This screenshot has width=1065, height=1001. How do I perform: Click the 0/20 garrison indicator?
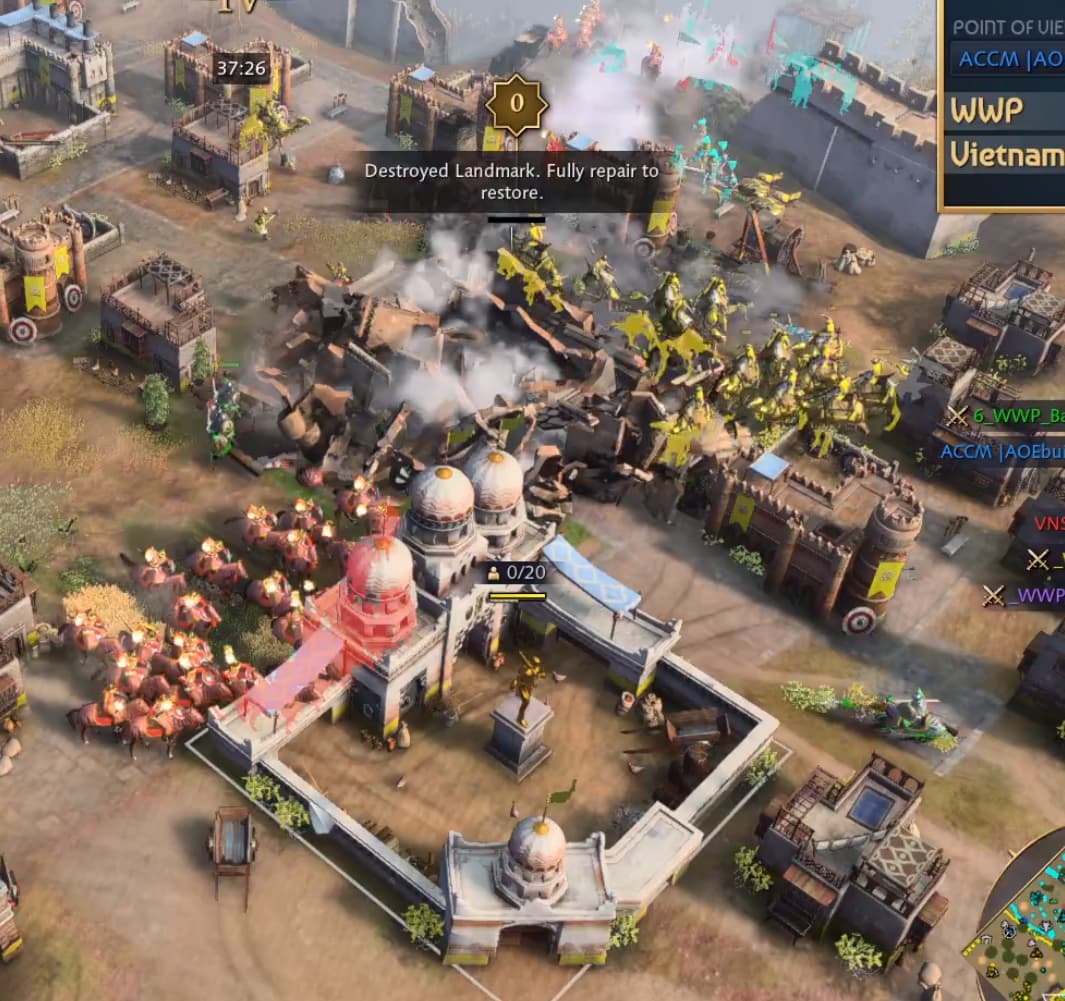tap(516, 573)
